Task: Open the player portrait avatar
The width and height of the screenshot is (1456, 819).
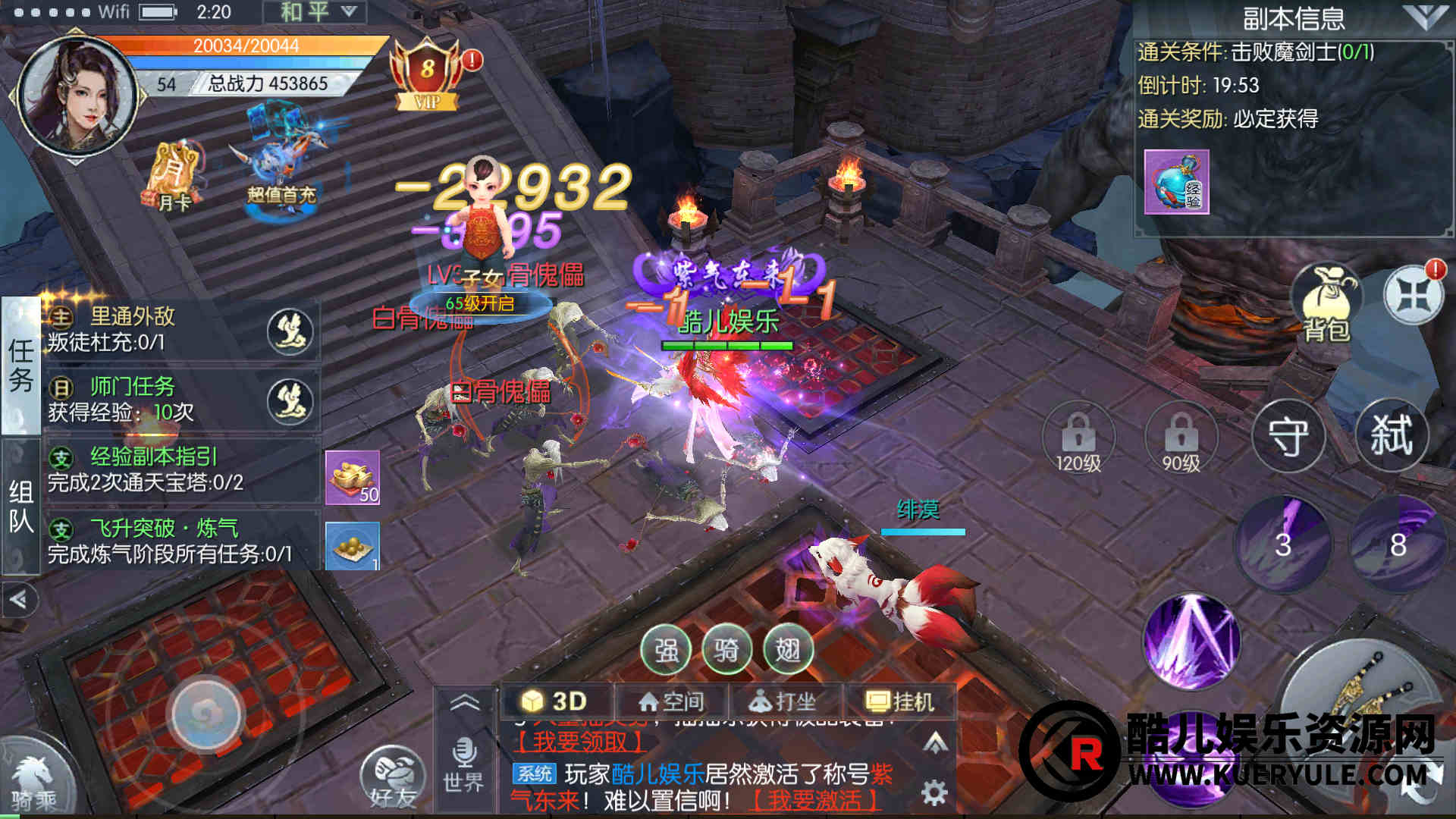Action: coord(77,96)
